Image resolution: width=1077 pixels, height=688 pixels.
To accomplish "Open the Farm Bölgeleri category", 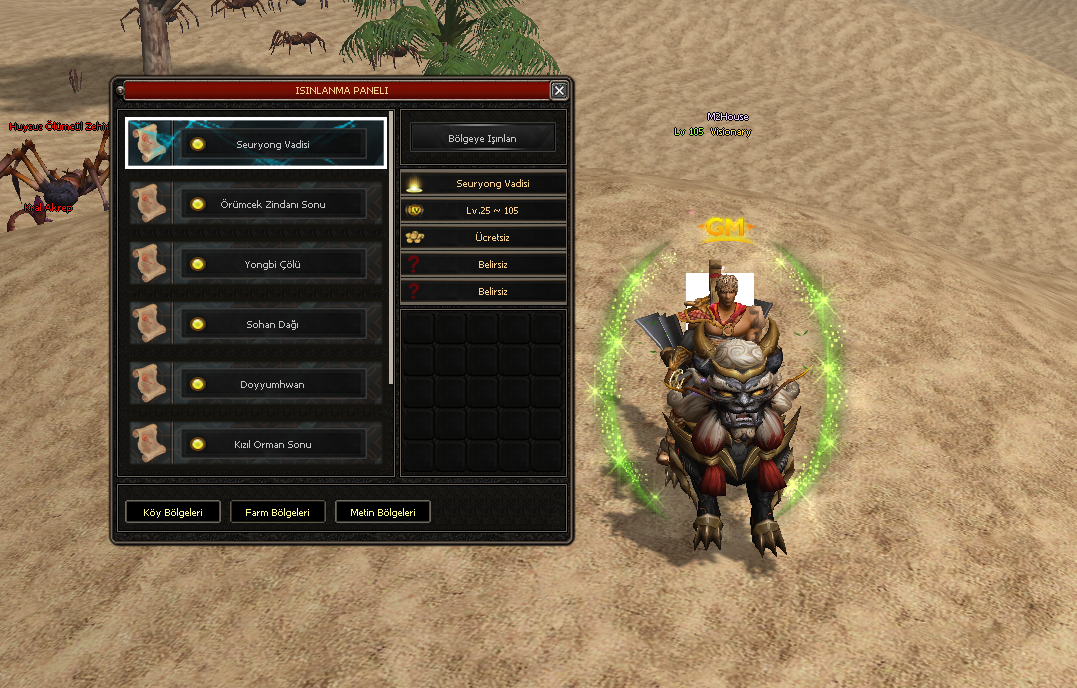I will (x=277, y=512).
